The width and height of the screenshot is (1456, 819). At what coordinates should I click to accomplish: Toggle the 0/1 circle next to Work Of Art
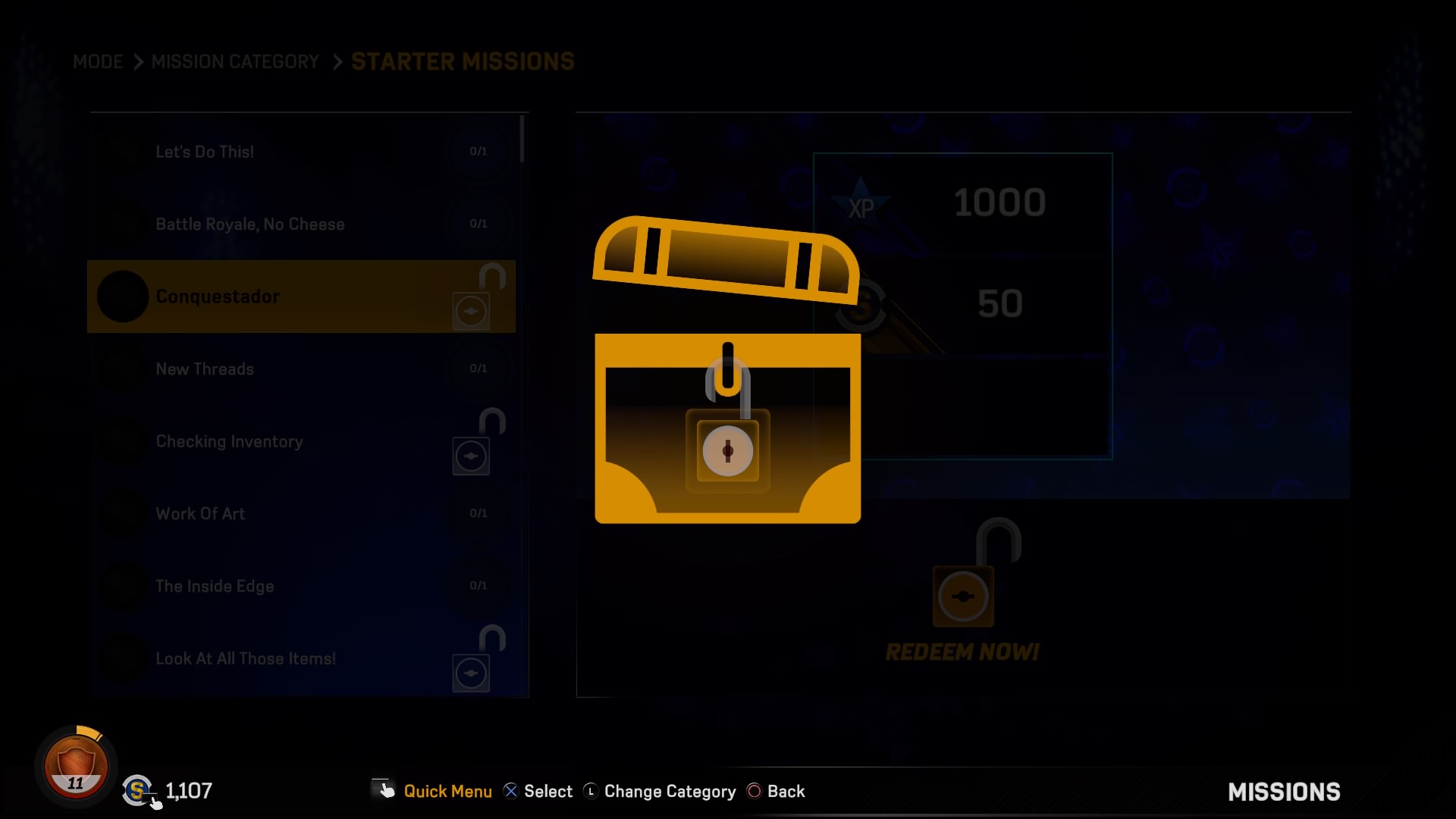pos(479,513)
